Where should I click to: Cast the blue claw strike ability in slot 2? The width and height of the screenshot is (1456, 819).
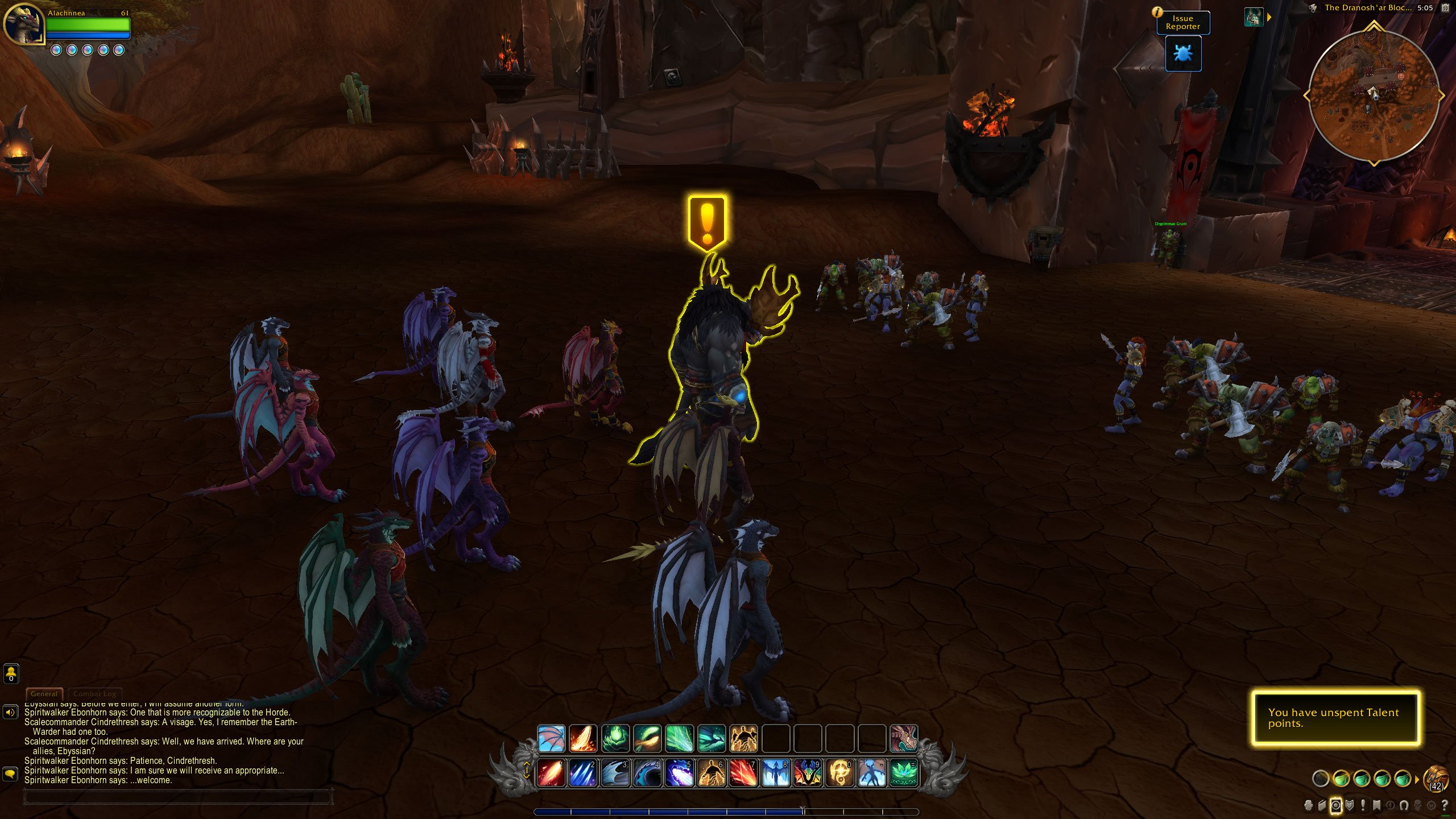583,773
